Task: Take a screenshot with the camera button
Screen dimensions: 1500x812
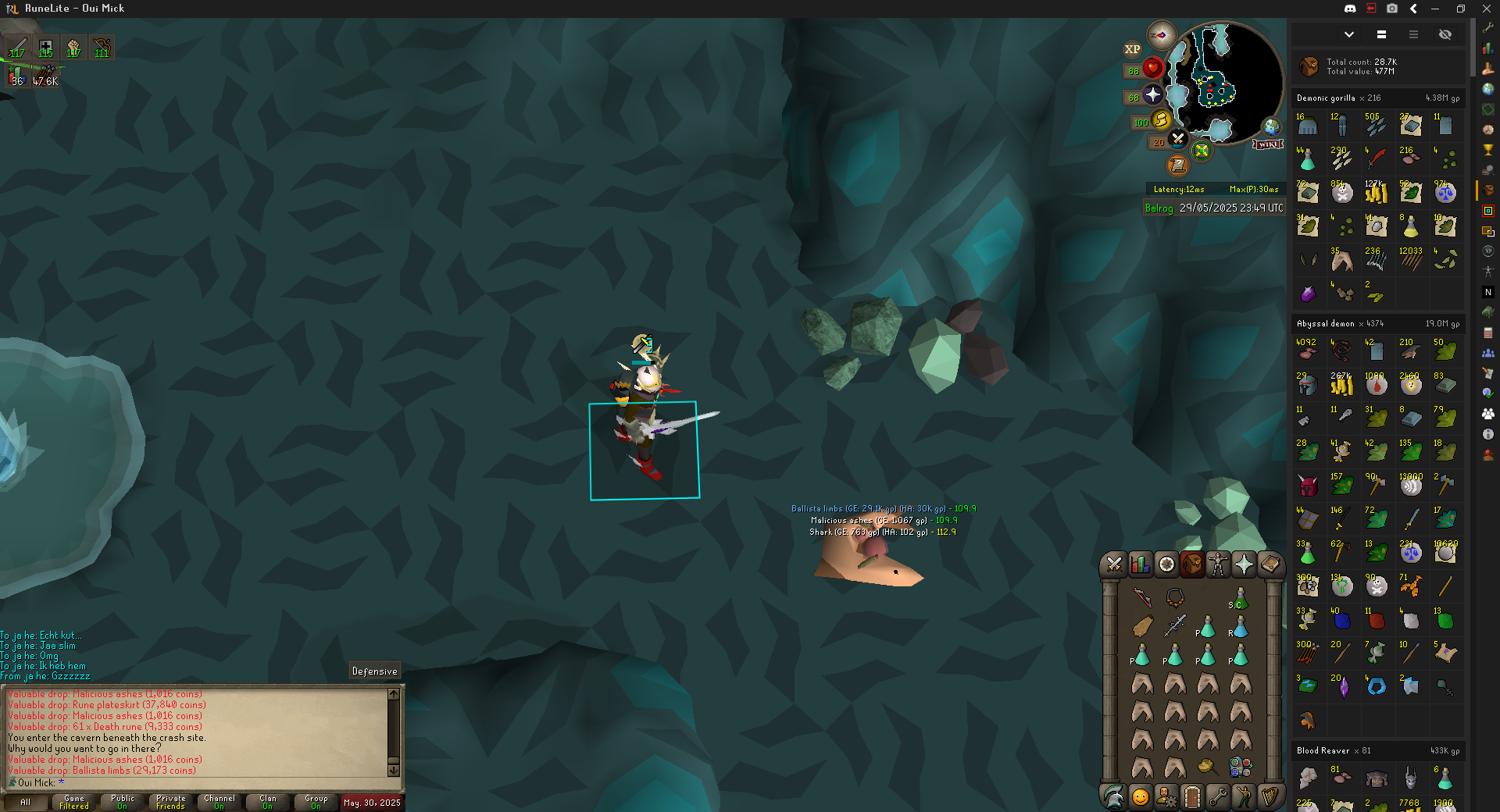Action: pos(1392,9)
